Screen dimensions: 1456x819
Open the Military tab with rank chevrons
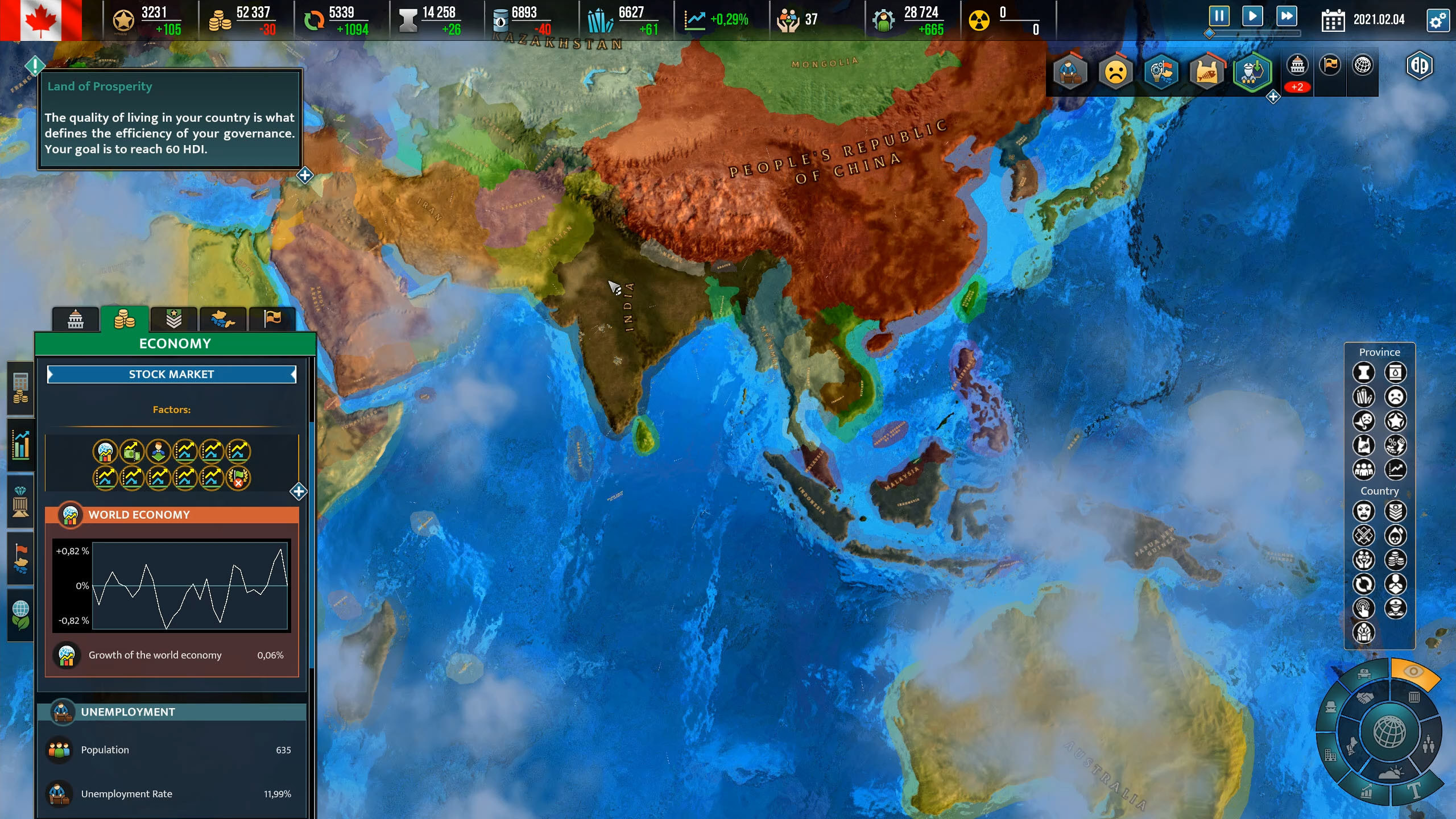175,320
